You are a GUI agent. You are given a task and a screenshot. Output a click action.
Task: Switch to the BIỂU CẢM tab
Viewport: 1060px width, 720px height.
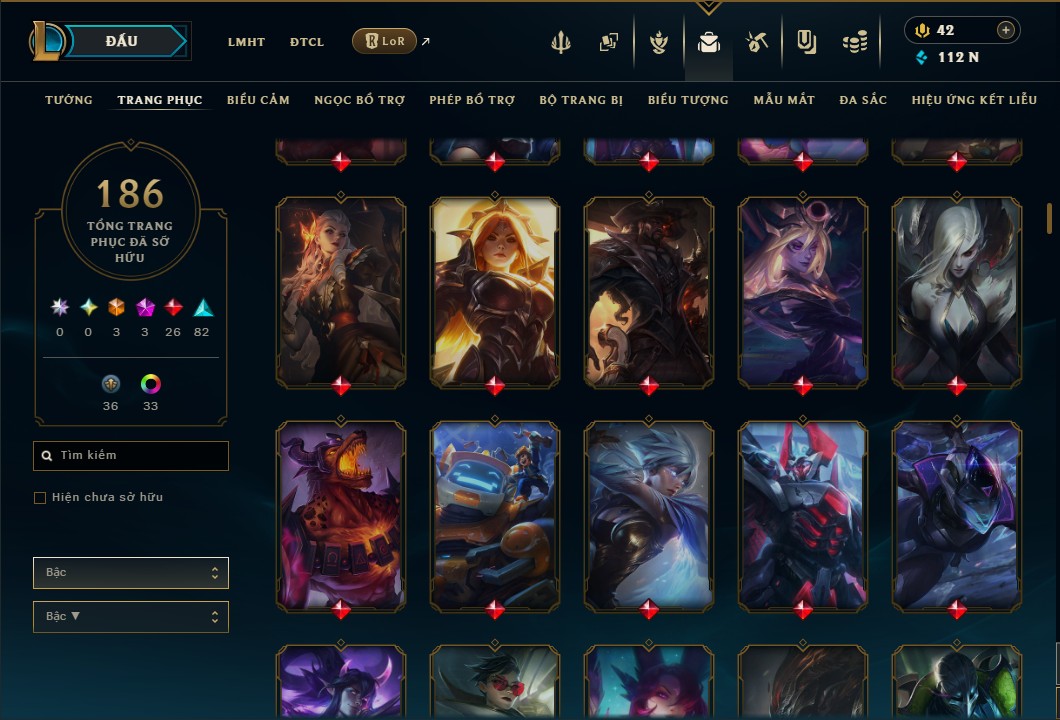[x=258, y=100]
